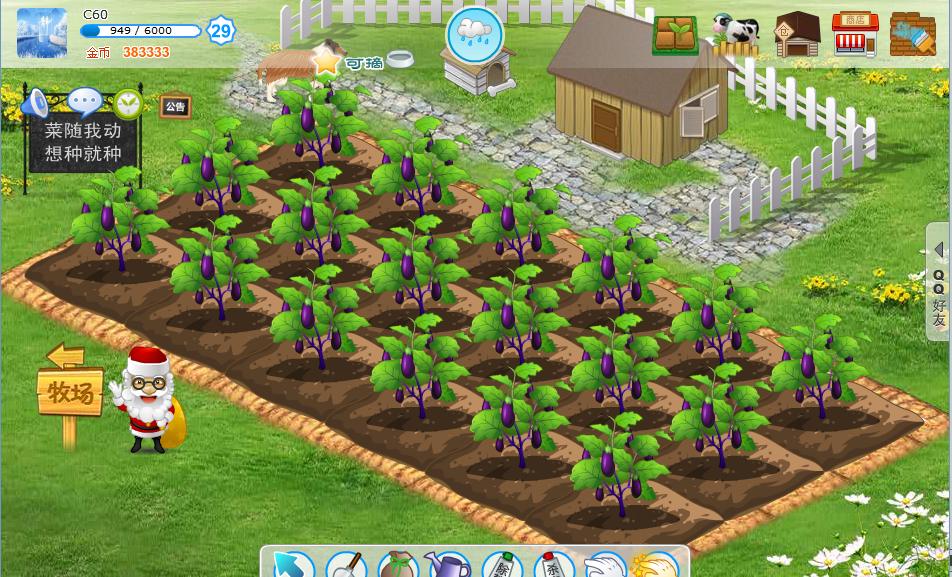Select the green-capped weed killer bottle
This screenshot has height=577, width=952.
point(502,566)
